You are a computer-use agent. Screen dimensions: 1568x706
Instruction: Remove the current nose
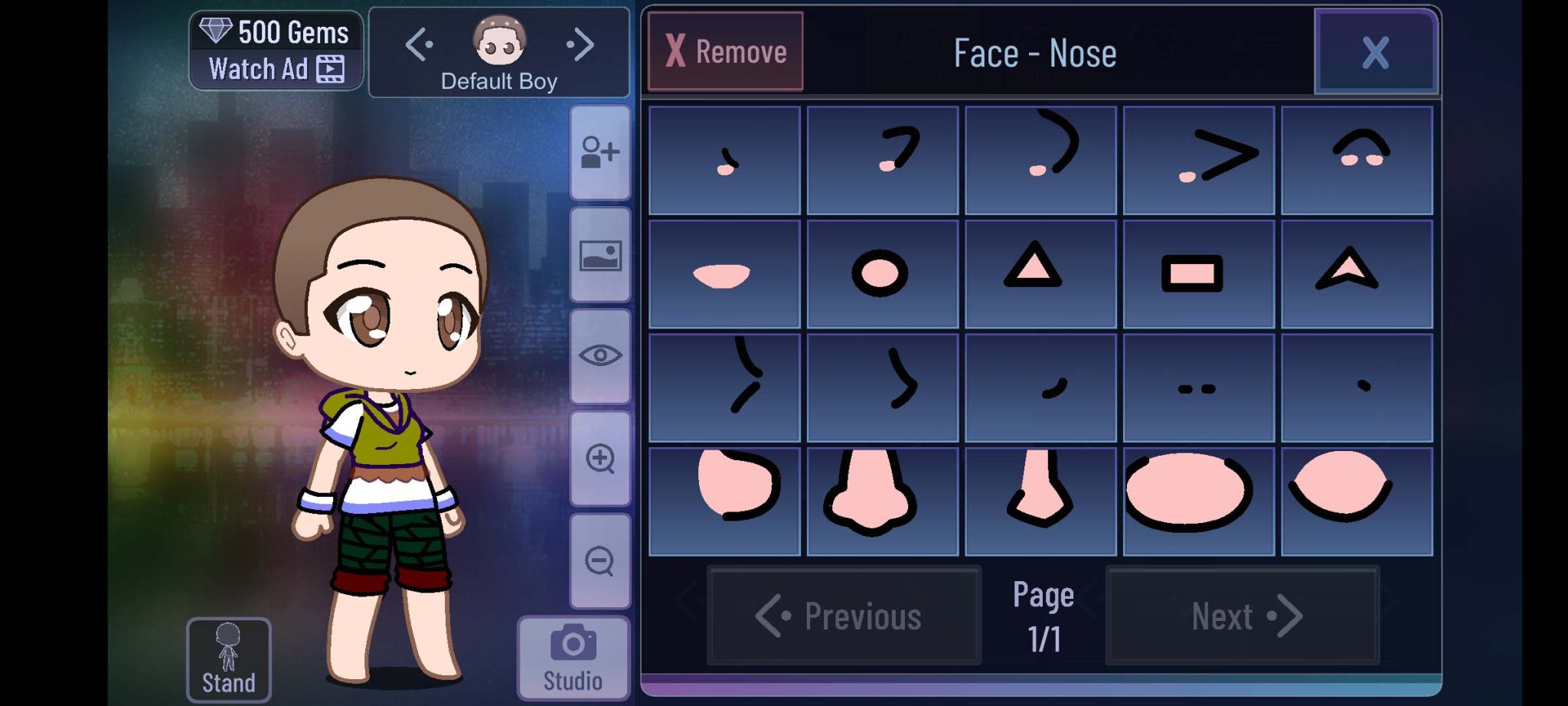click(x=725, y=51)
